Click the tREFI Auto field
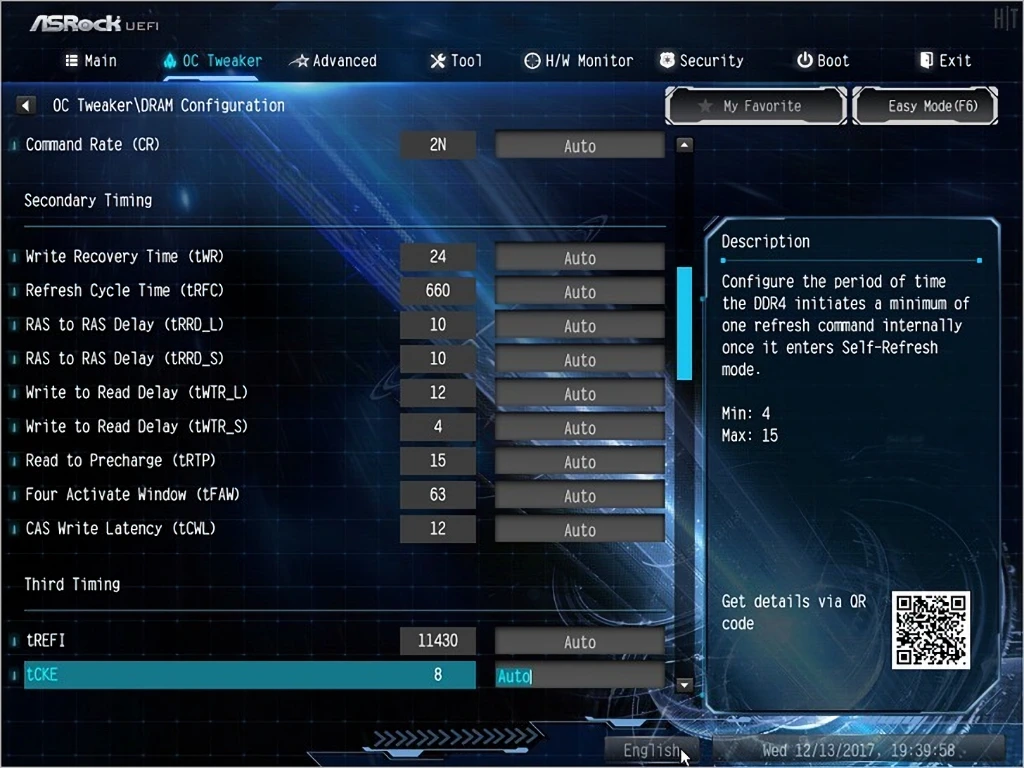Image resolution: width=1024 pixels, height=768 pixels. tap(579, 642)
